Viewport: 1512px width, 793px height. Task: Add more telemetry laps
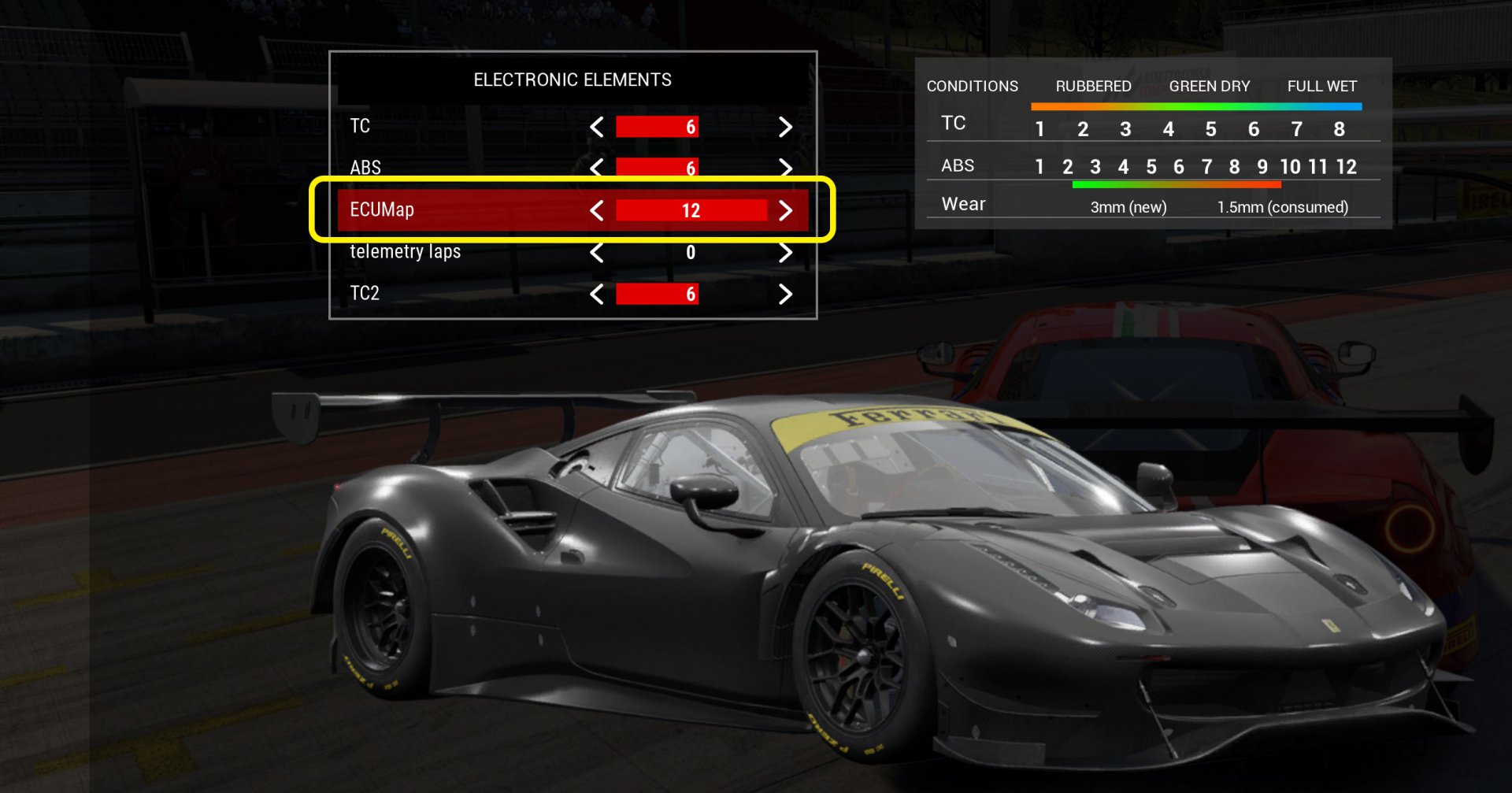[785, 253]
